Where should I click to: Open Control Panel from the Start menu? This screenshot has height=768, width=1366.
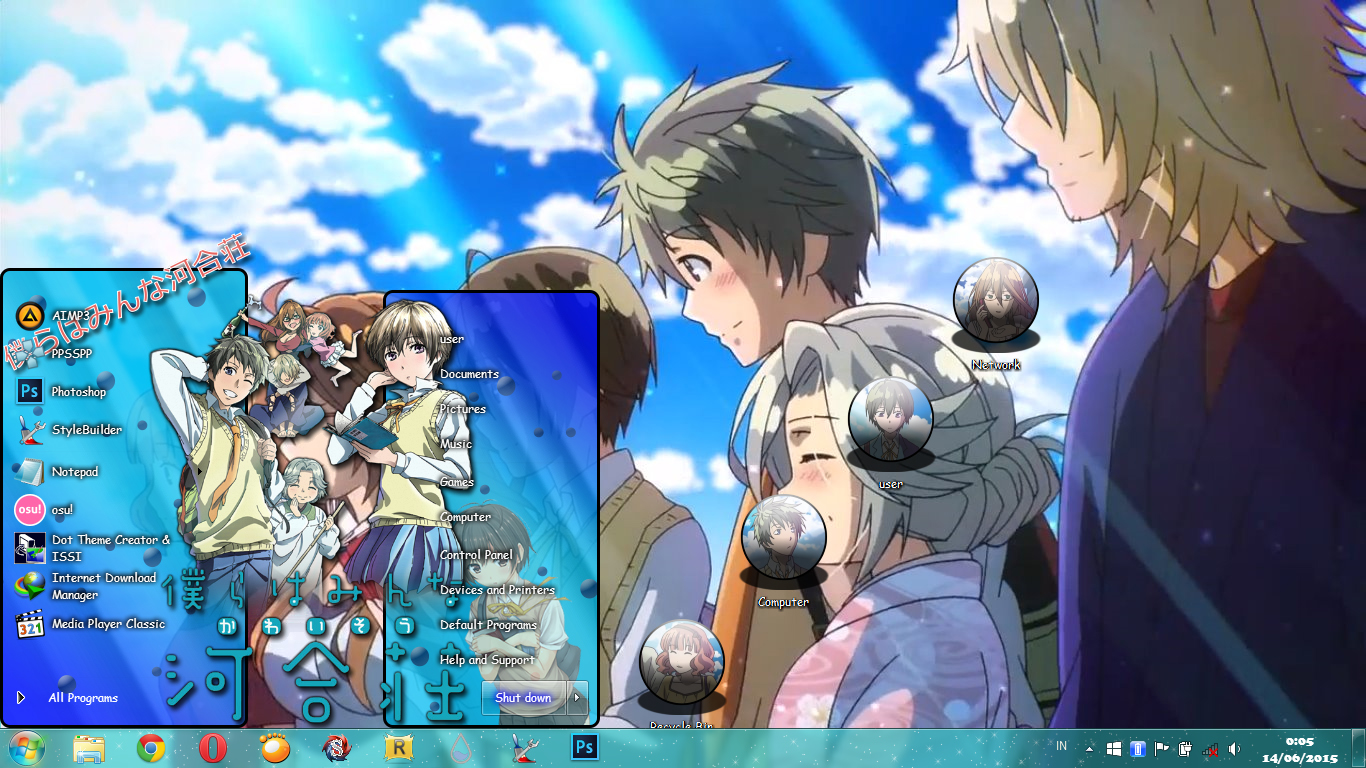pos(479,553)
